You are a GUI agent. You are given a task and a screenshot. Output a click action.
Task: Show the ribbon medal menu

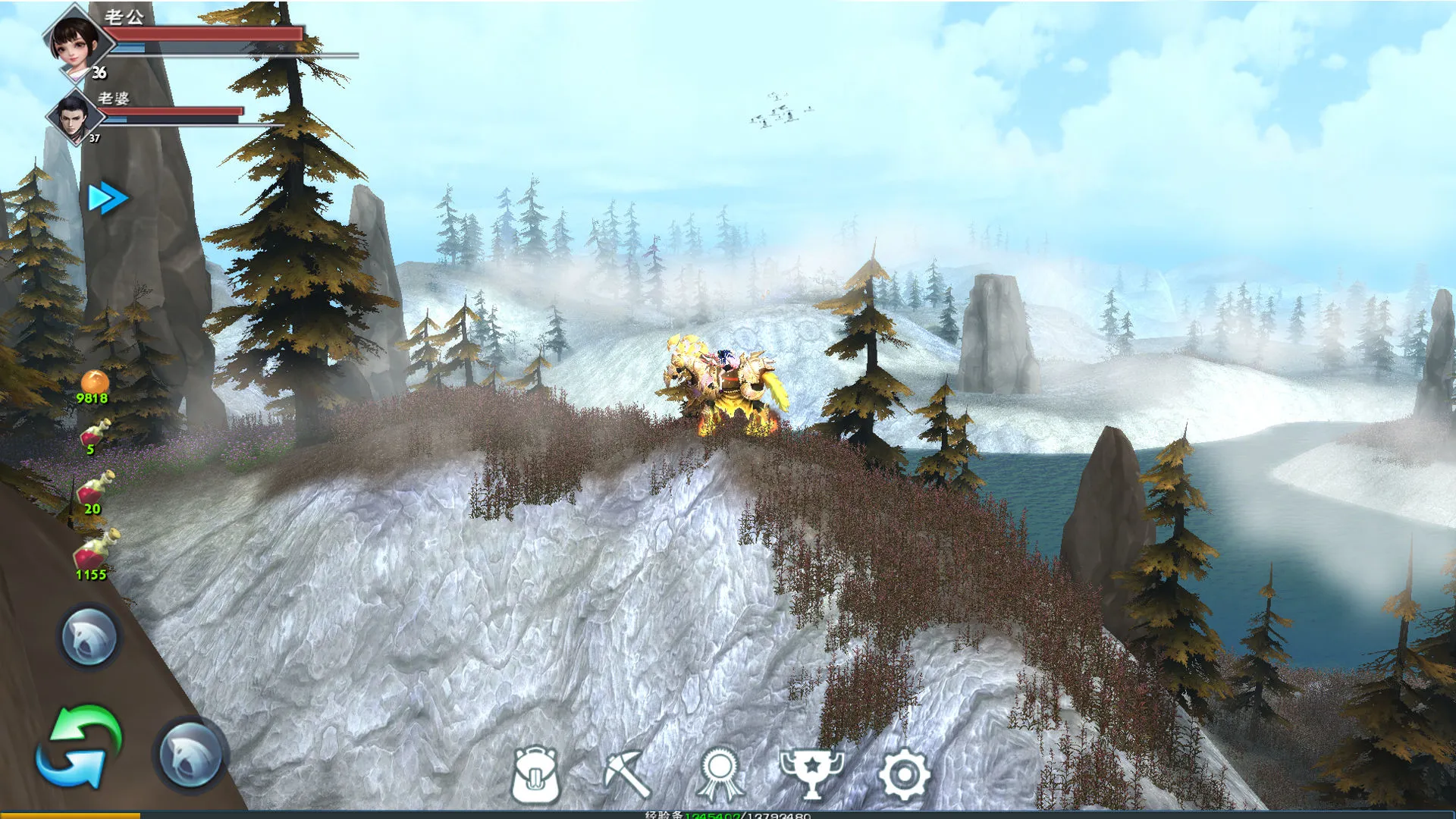719,774
